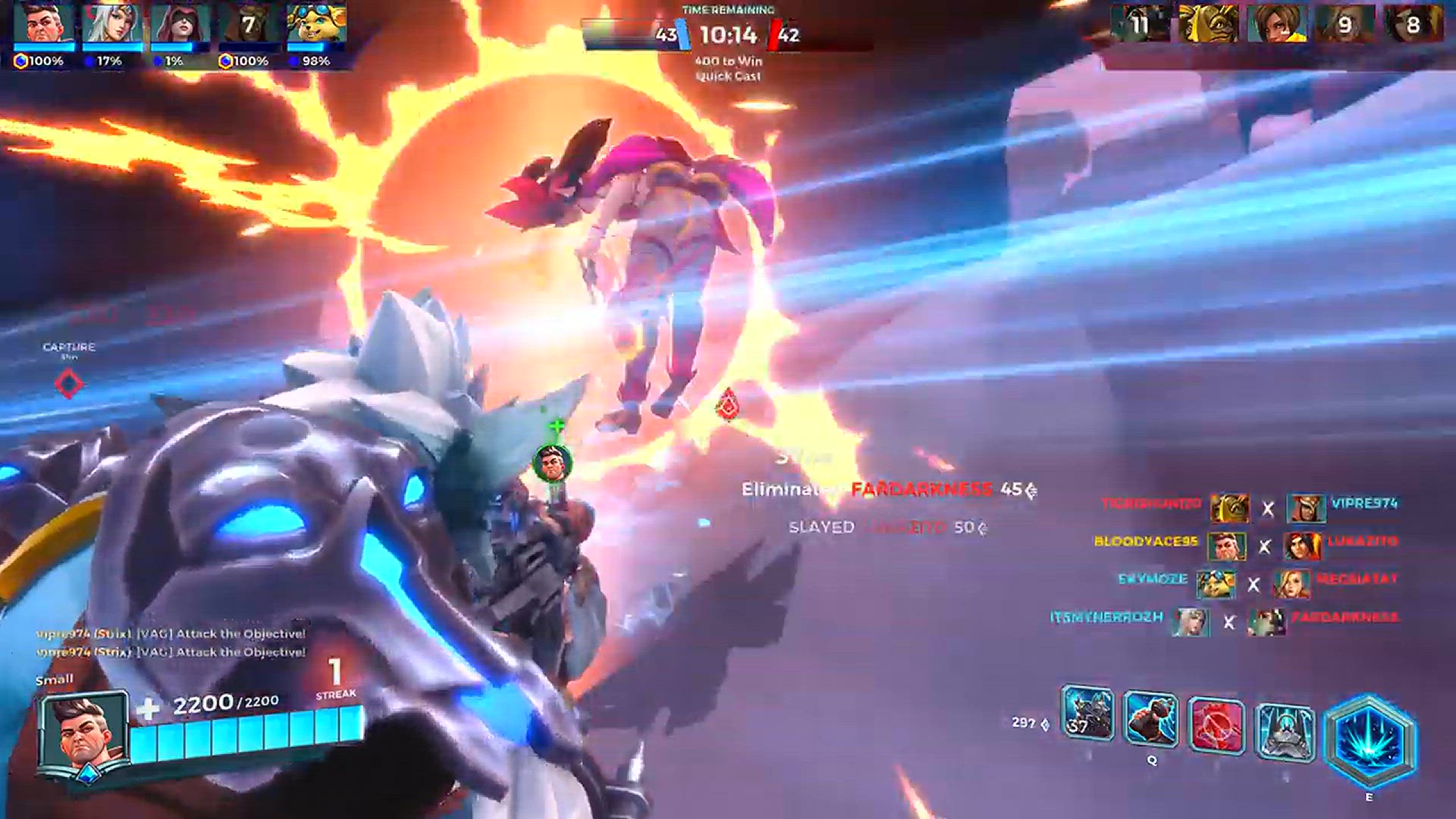
Task: Click your champion portrait beside the health bar
Action: [x=84, y=734]
